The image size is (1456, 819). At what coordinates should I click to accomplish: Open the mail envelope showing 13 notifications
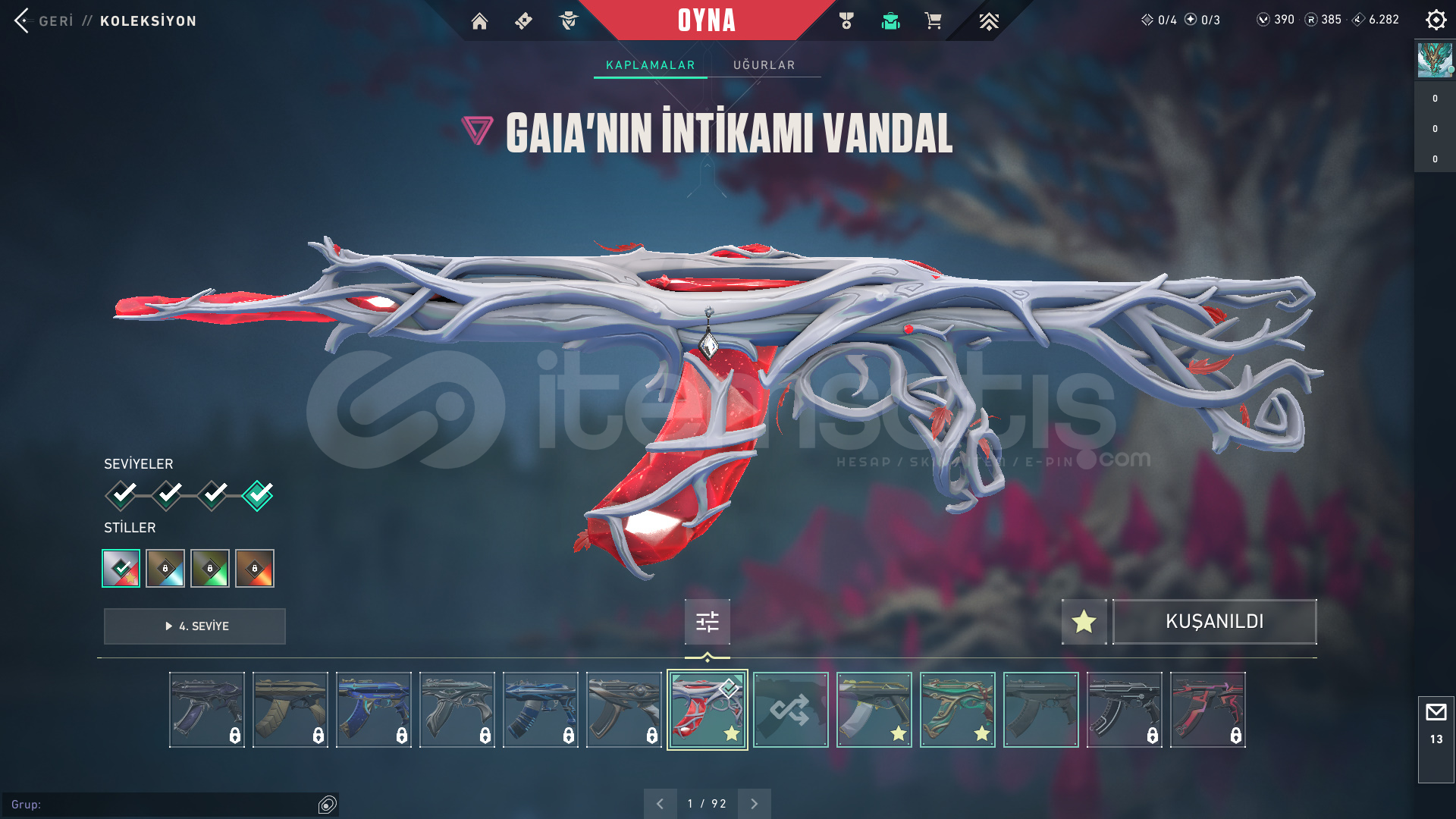(x=1436, y=713)
